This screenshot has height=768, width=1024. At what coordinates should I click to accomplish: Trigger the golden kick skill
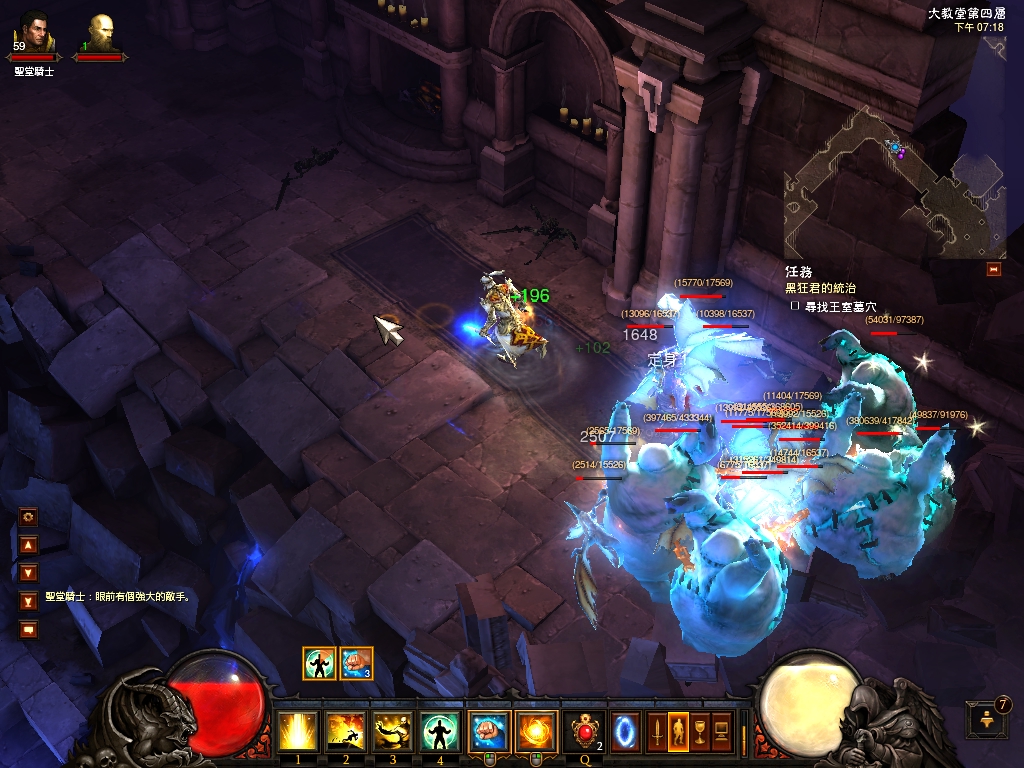pos(393,731)
